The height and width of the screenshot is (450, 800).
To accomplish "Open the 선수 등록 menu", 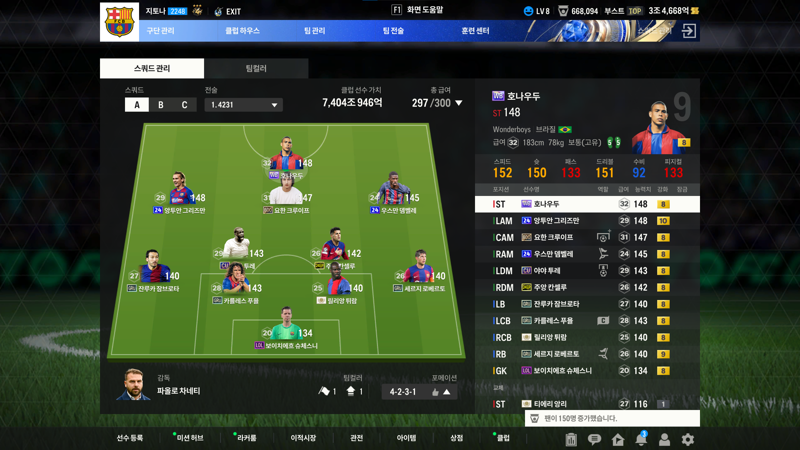I will pyautogui.click(x=130, y=438).
